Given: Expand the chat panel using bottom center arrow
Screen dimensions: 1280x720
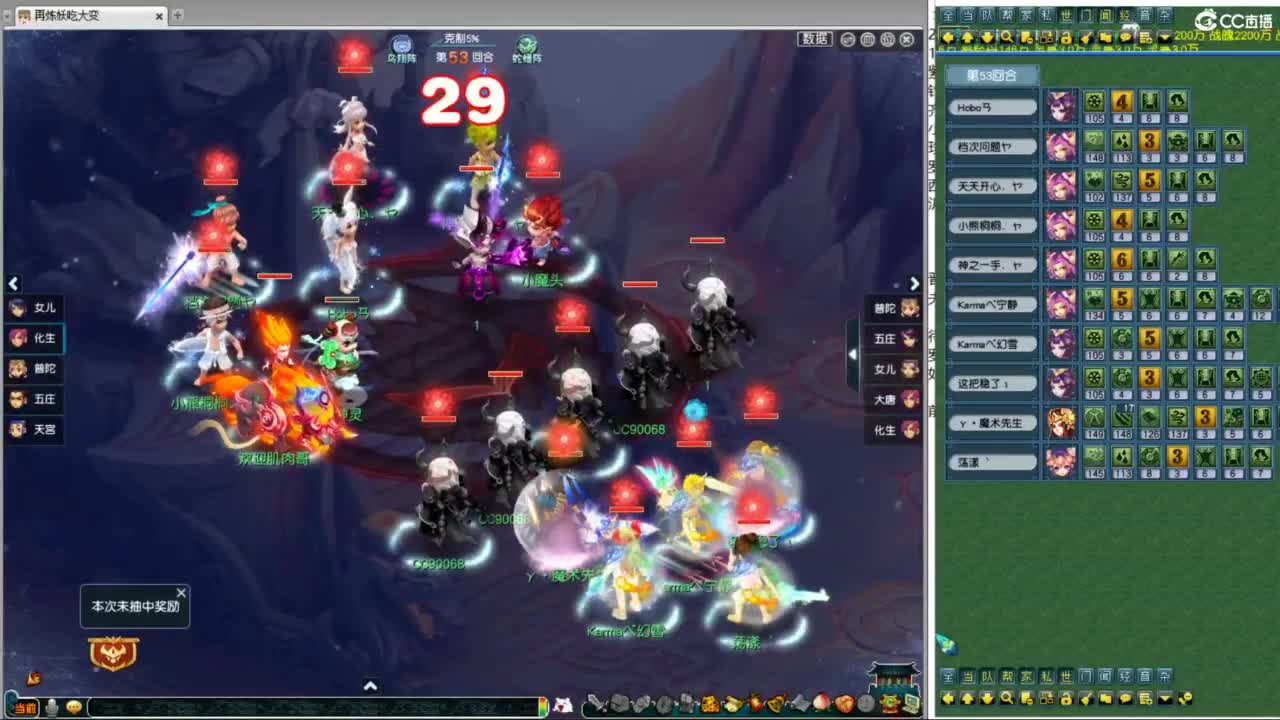Looking at the screenshot, I should click(x=372, y=686).
